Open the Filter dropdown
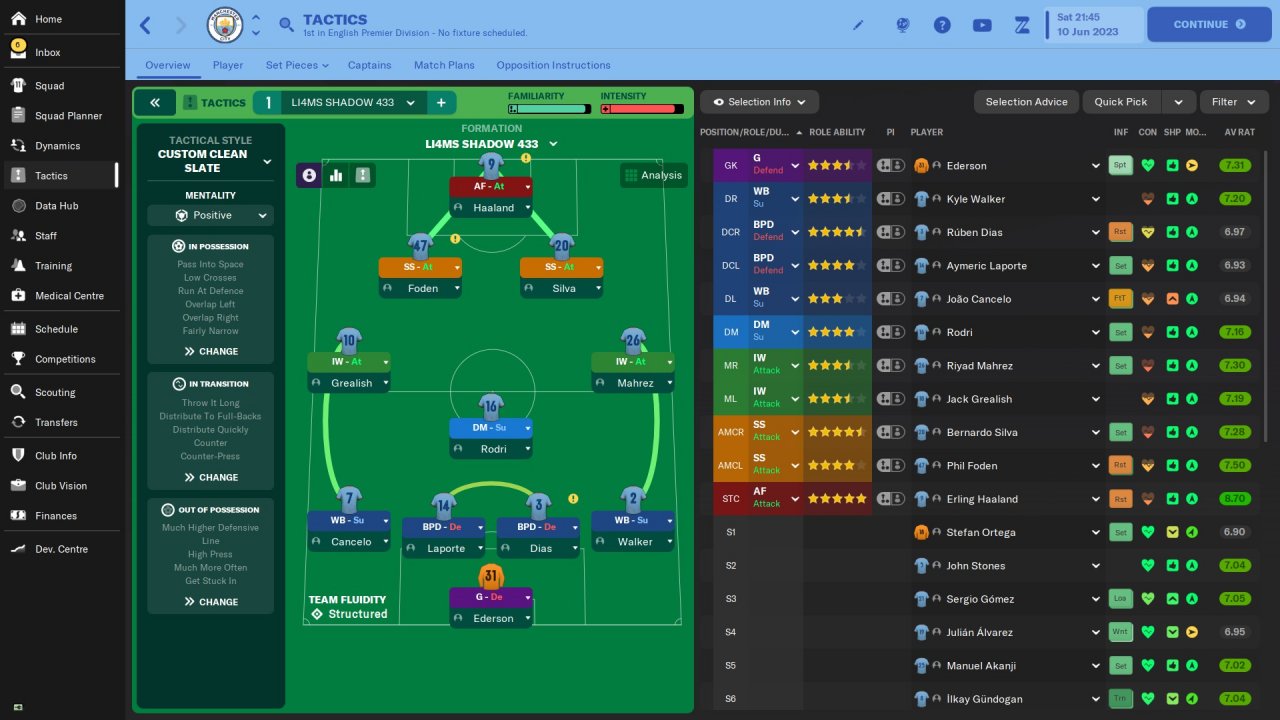 (x=1233, y=102)
